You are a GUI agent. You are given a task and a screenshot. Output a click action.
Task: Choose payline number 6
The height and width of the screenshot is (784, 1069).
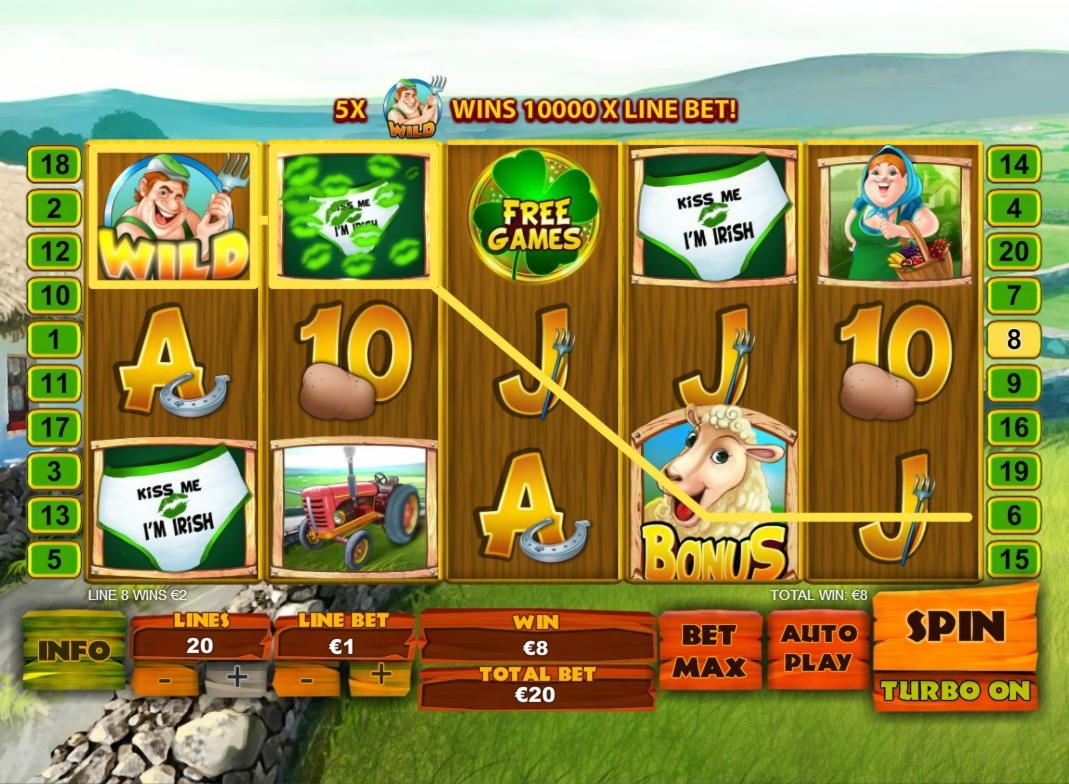tap(1014, 514)
